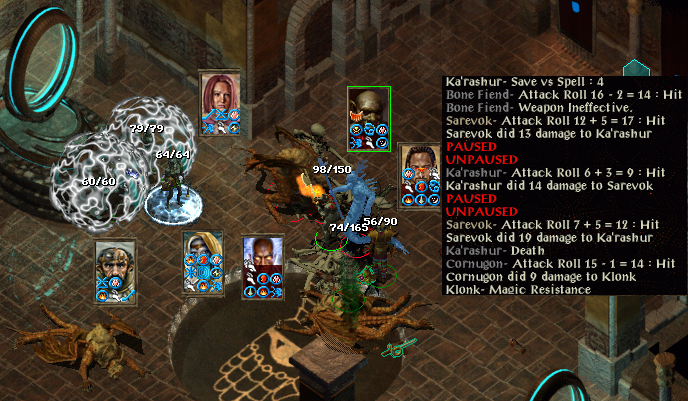This screenshot has height=401, width=688.
Task: Select the red-haired woman's portrait
Action: point(218,93)
